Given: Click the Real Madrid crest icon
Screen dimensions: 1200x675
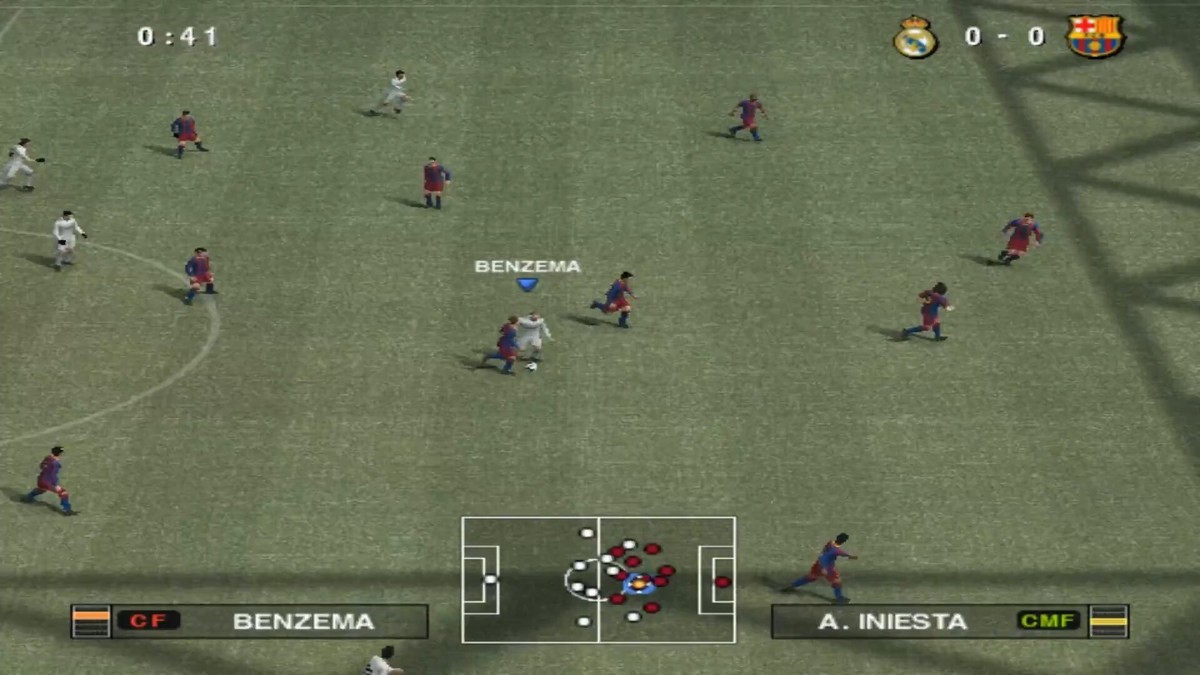Looking at the screenshot, I should pyautogui.click(x=914, y=38).
